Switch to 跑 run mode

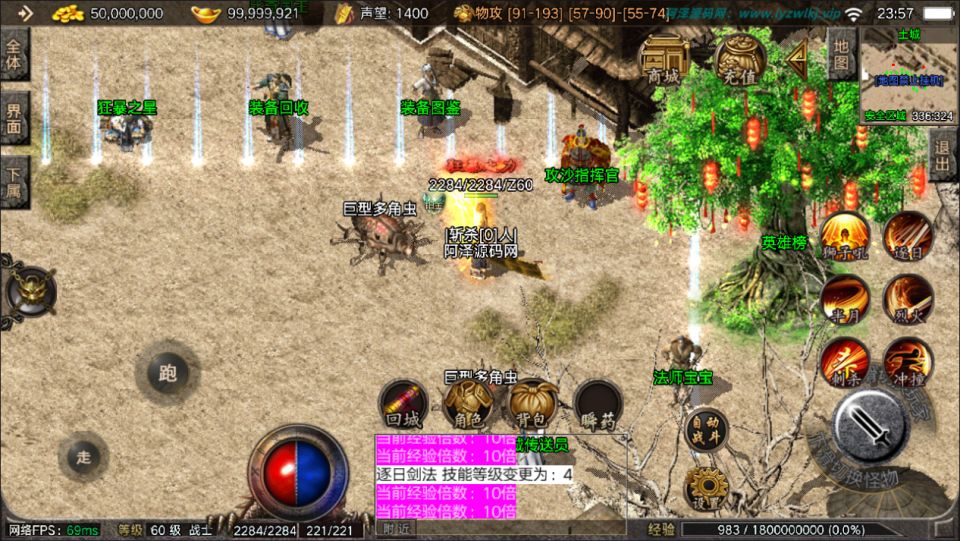pyautogui.click(x=167, y=373)
